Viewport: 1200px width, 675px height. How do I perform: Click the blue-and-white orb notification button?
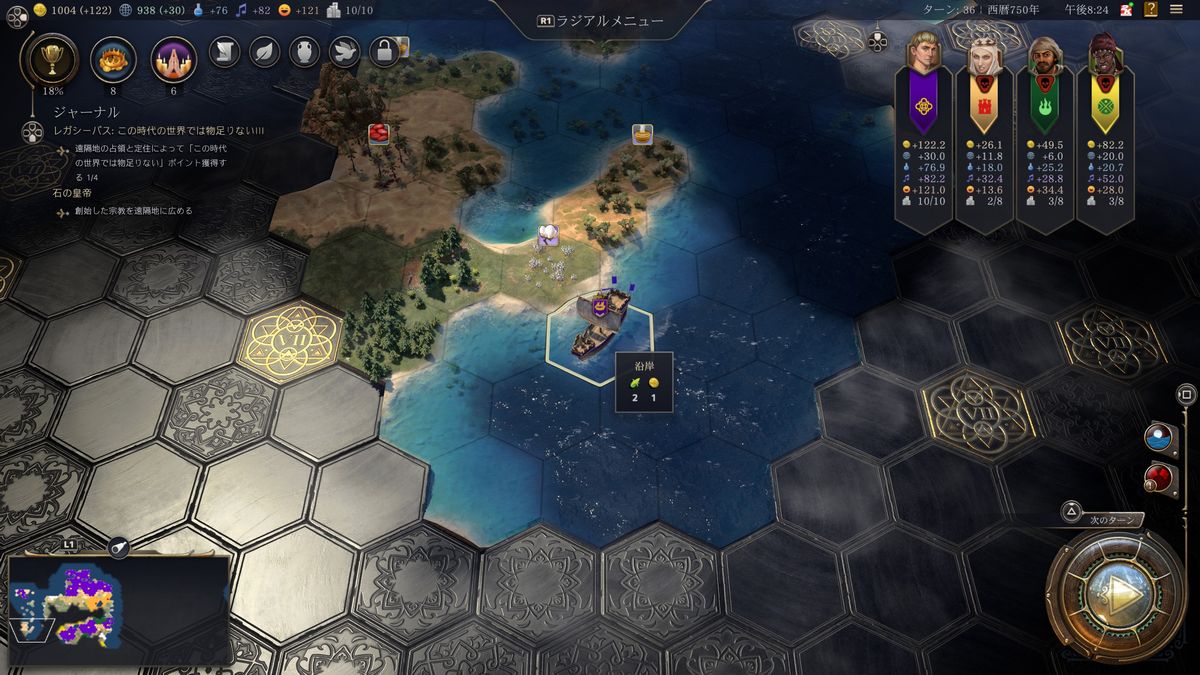pos(1158,437)
